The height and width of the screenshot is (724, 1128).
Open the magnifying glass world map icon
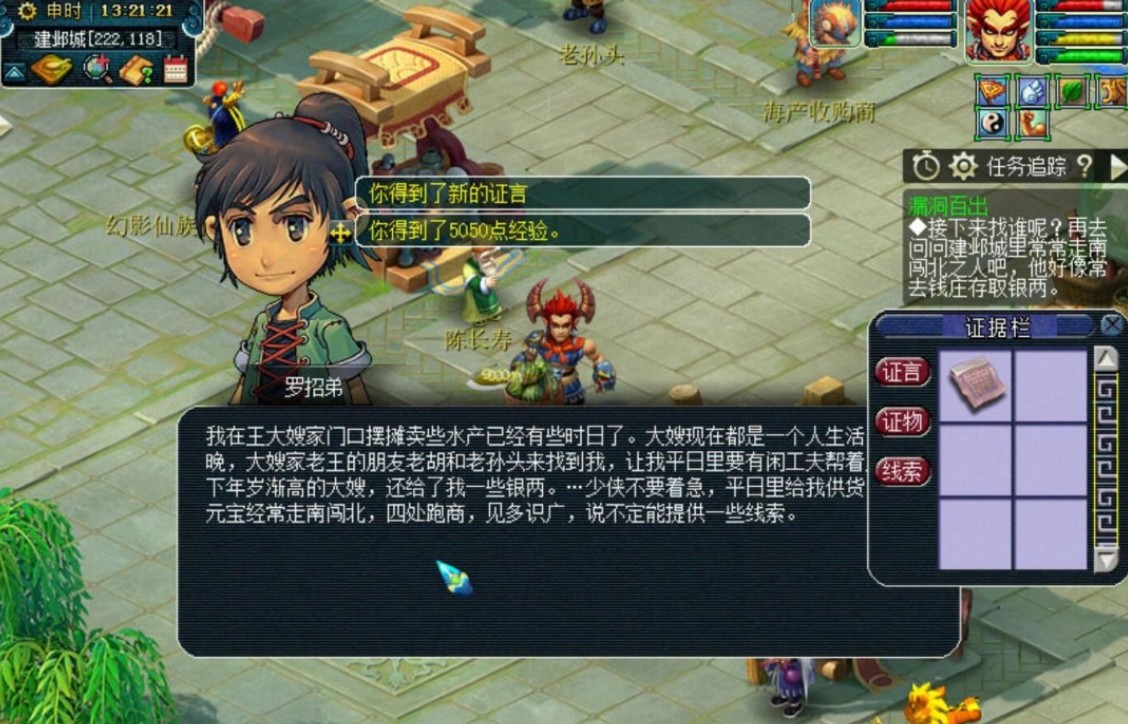97,69
